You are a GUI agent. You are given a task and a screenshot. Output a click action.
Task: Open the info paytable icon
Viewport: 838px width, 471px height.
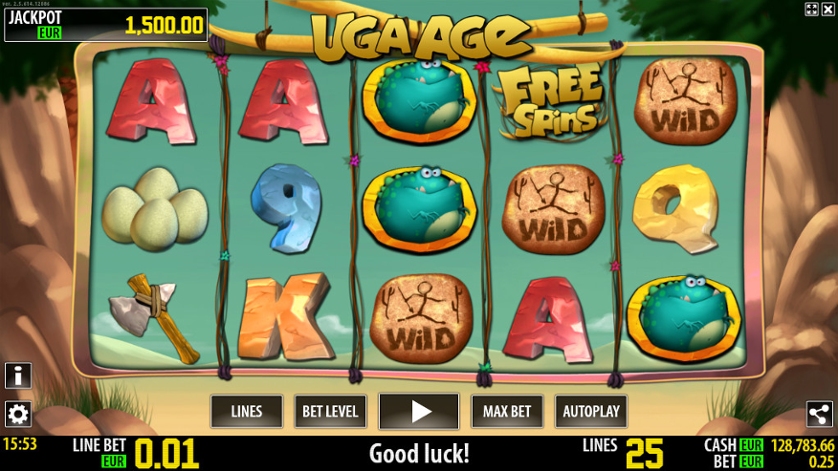[x=18, y=375]
